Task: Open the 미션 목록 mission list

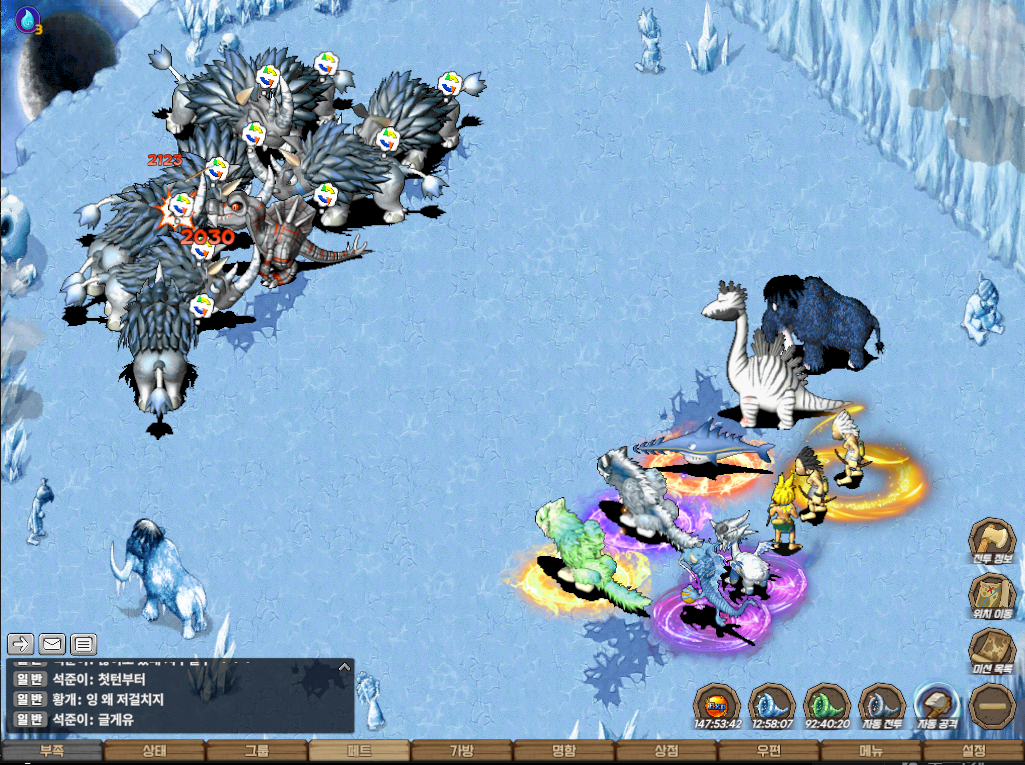Action: point(993,651)
